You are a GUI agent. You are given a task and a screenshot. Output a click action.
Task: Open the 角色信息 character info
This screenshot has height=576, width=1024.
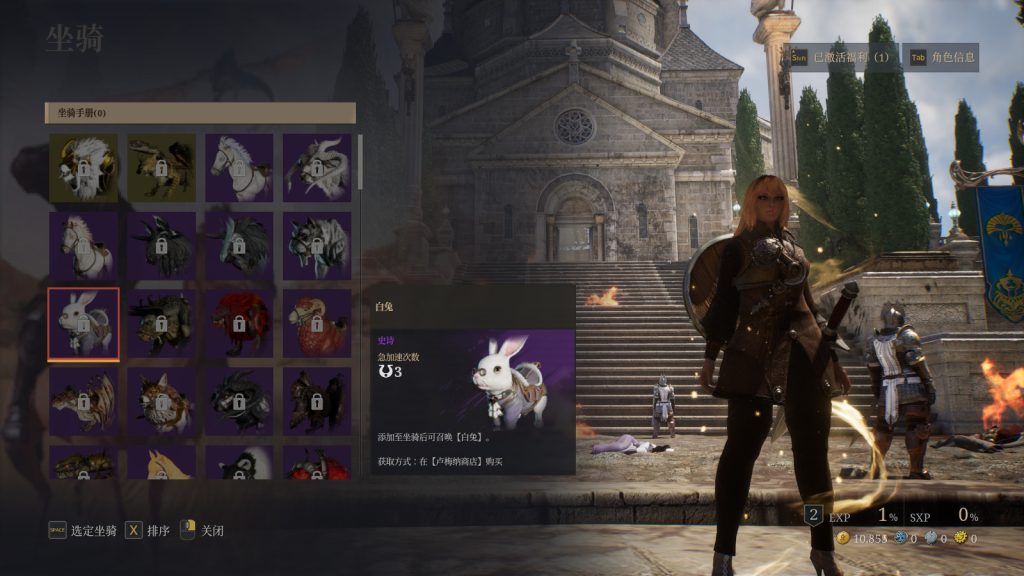point(943,58)
